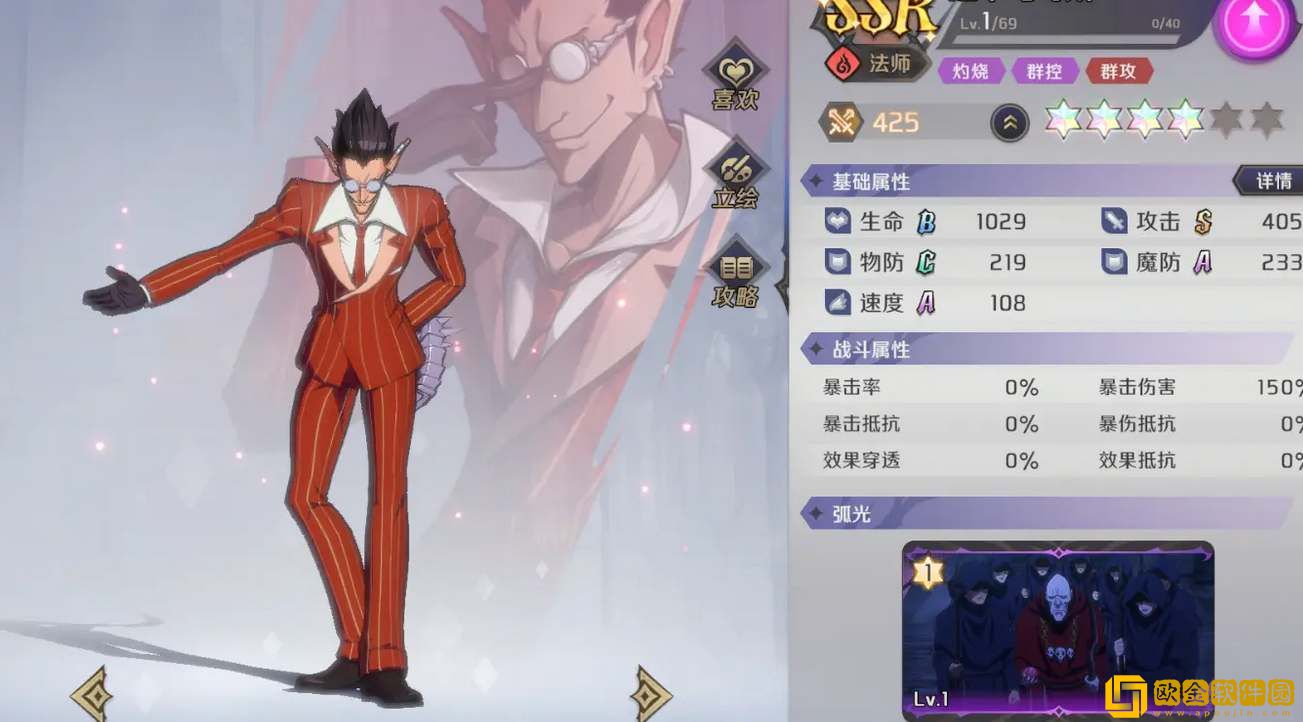Click the 速度 speed attribute icon
This screenshot has width=1303, height=722.
[838, 301]
